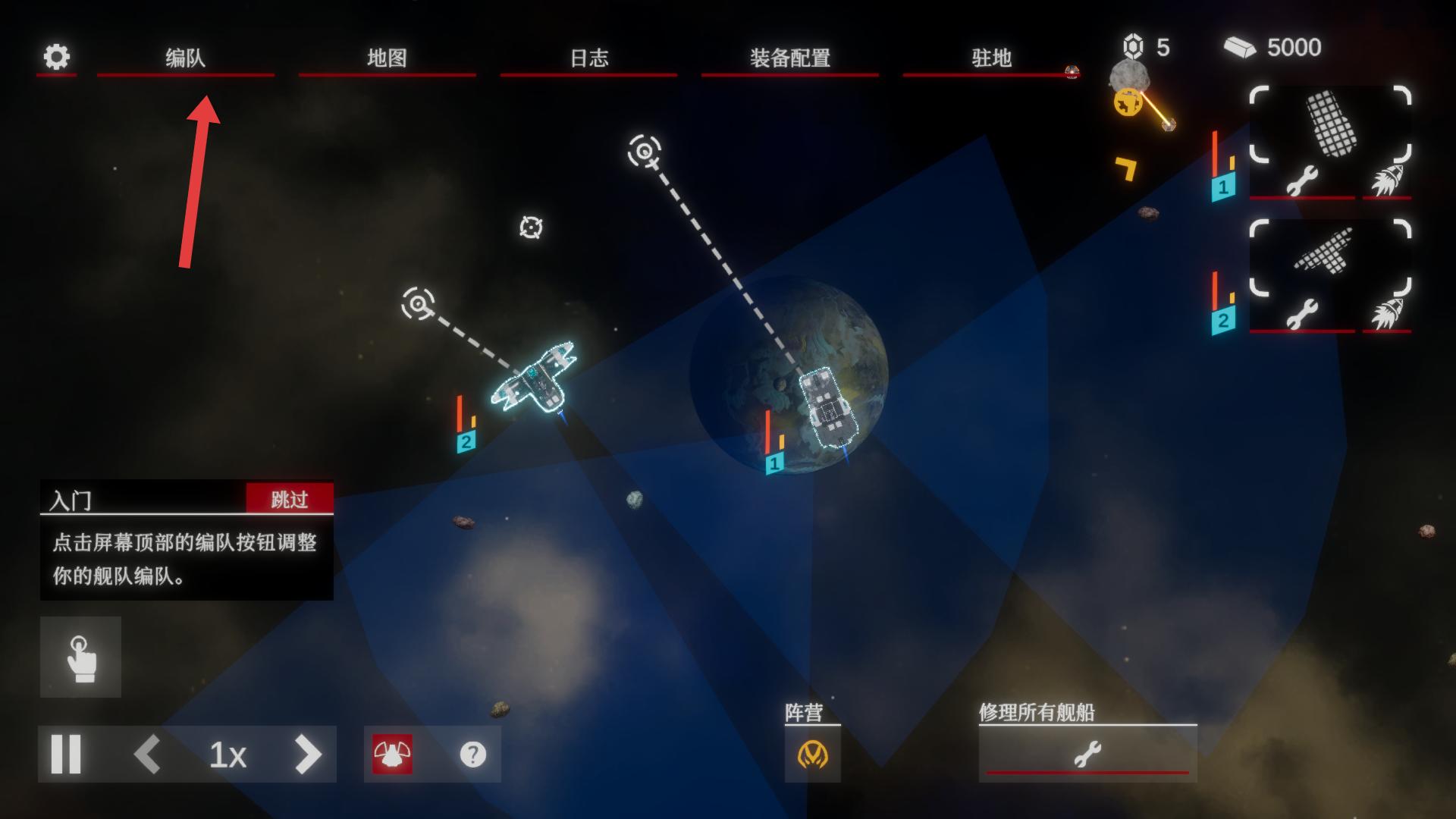
Task: Click the pointing hand touch-mode button
Action: (x=80, y=657)
